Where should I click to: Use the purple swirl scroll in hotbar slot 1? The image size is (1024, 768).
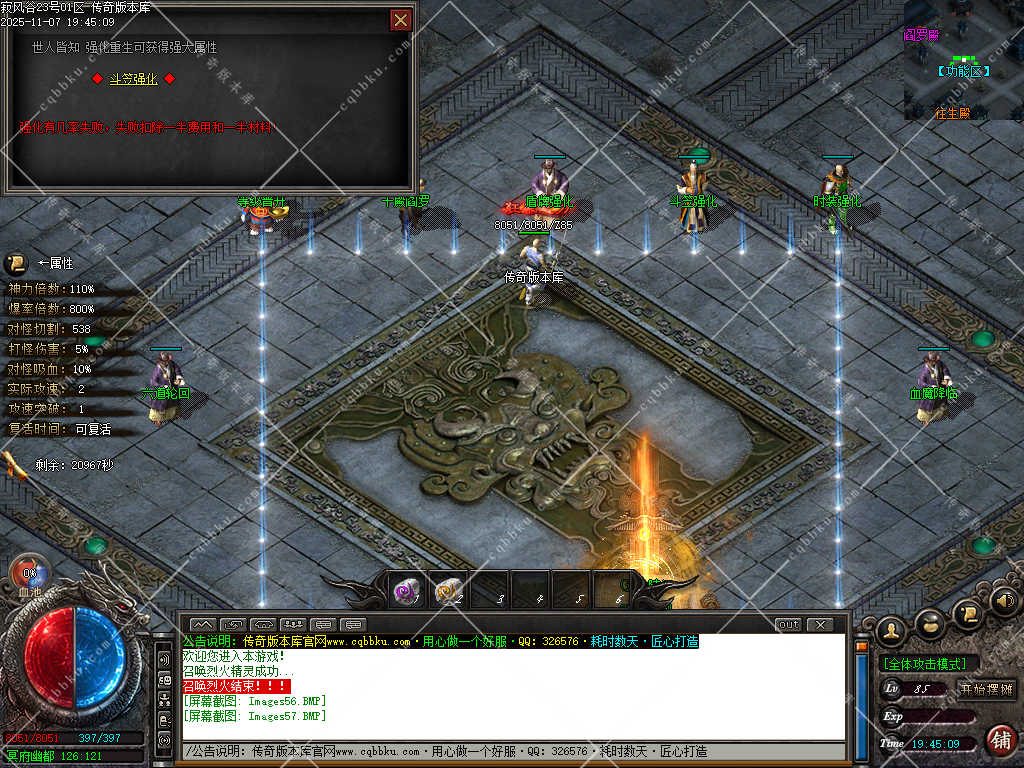coord(406,591)
